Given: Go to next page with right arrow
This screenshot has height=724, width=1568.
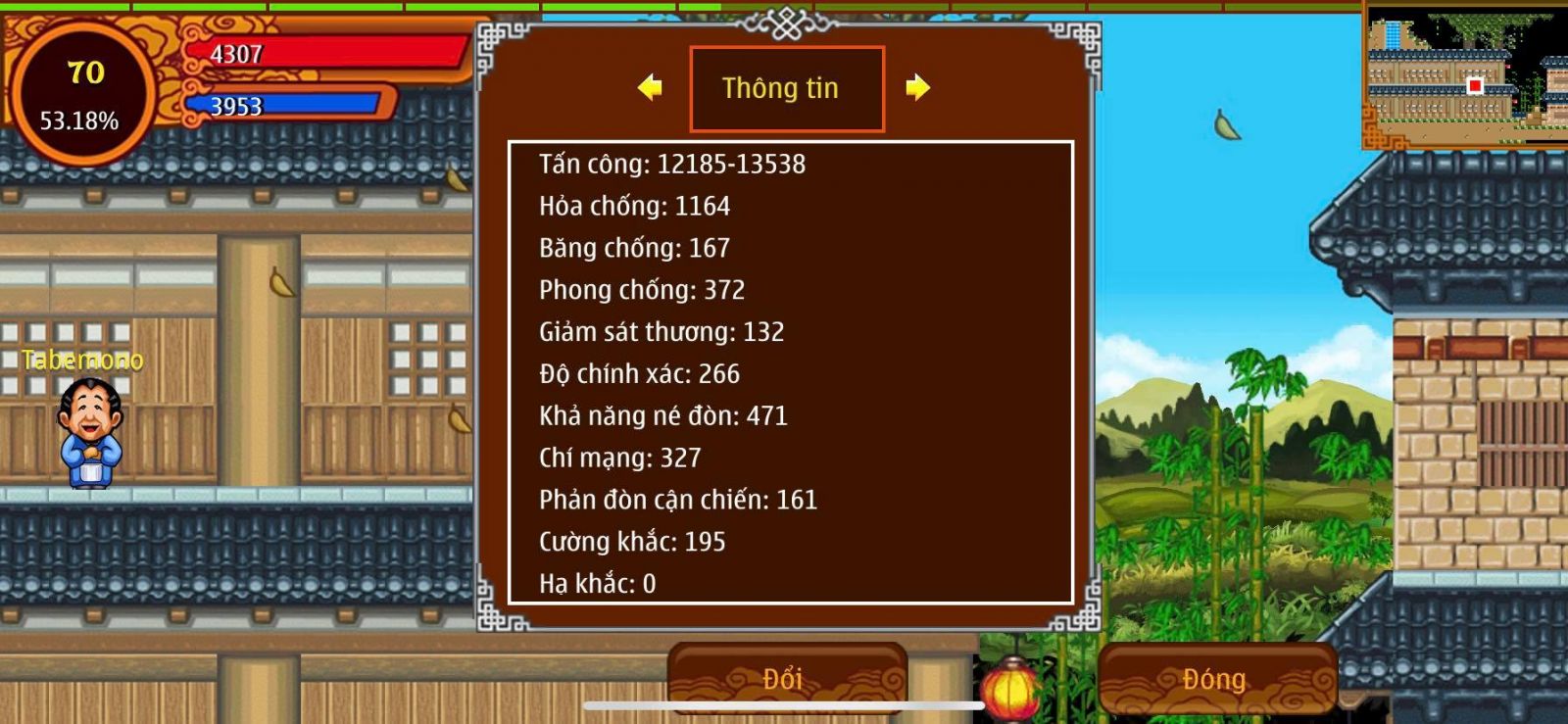Looking at the screenshot, I should [917, 88].
